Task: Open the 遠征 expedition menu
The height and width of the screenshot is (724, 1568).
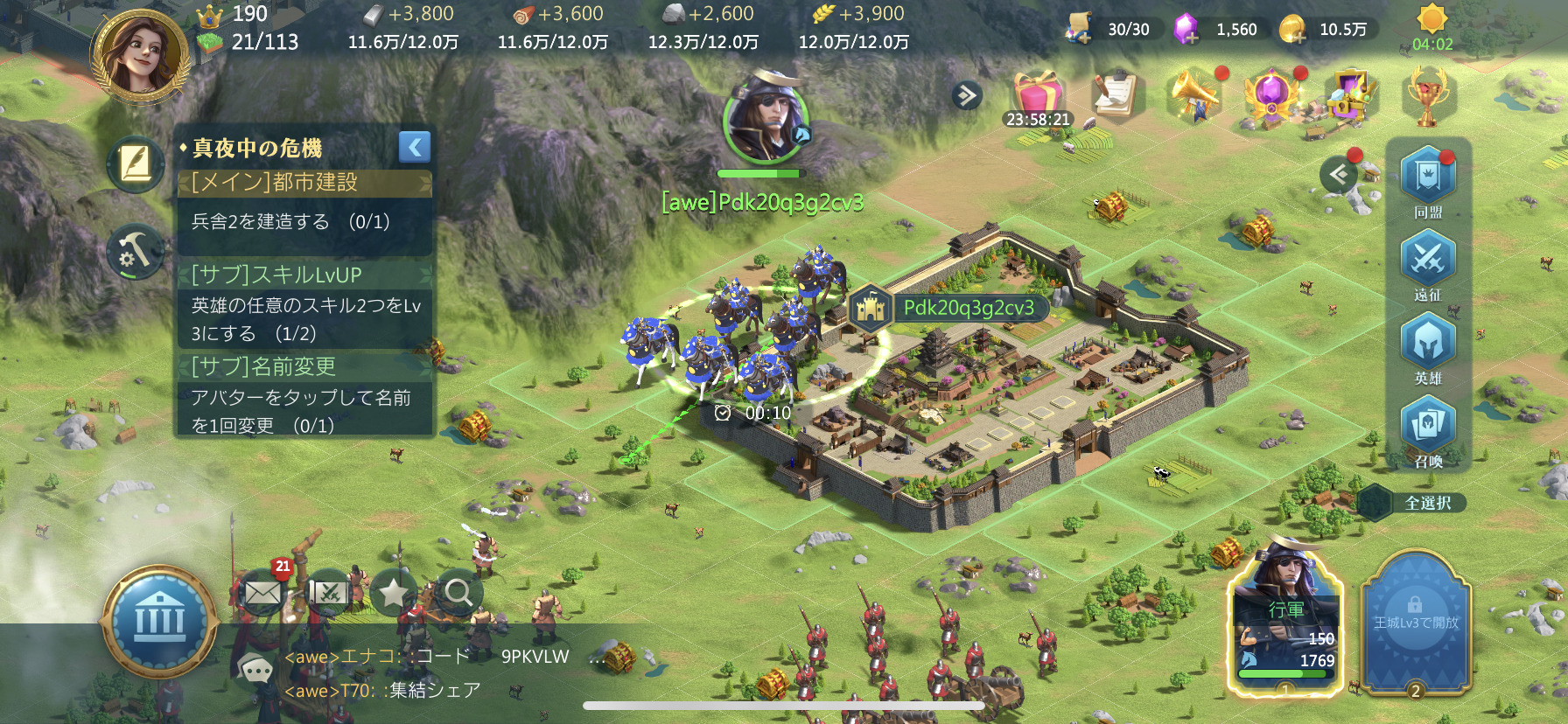Action: pyautogui.click(x=1428, y=261)
